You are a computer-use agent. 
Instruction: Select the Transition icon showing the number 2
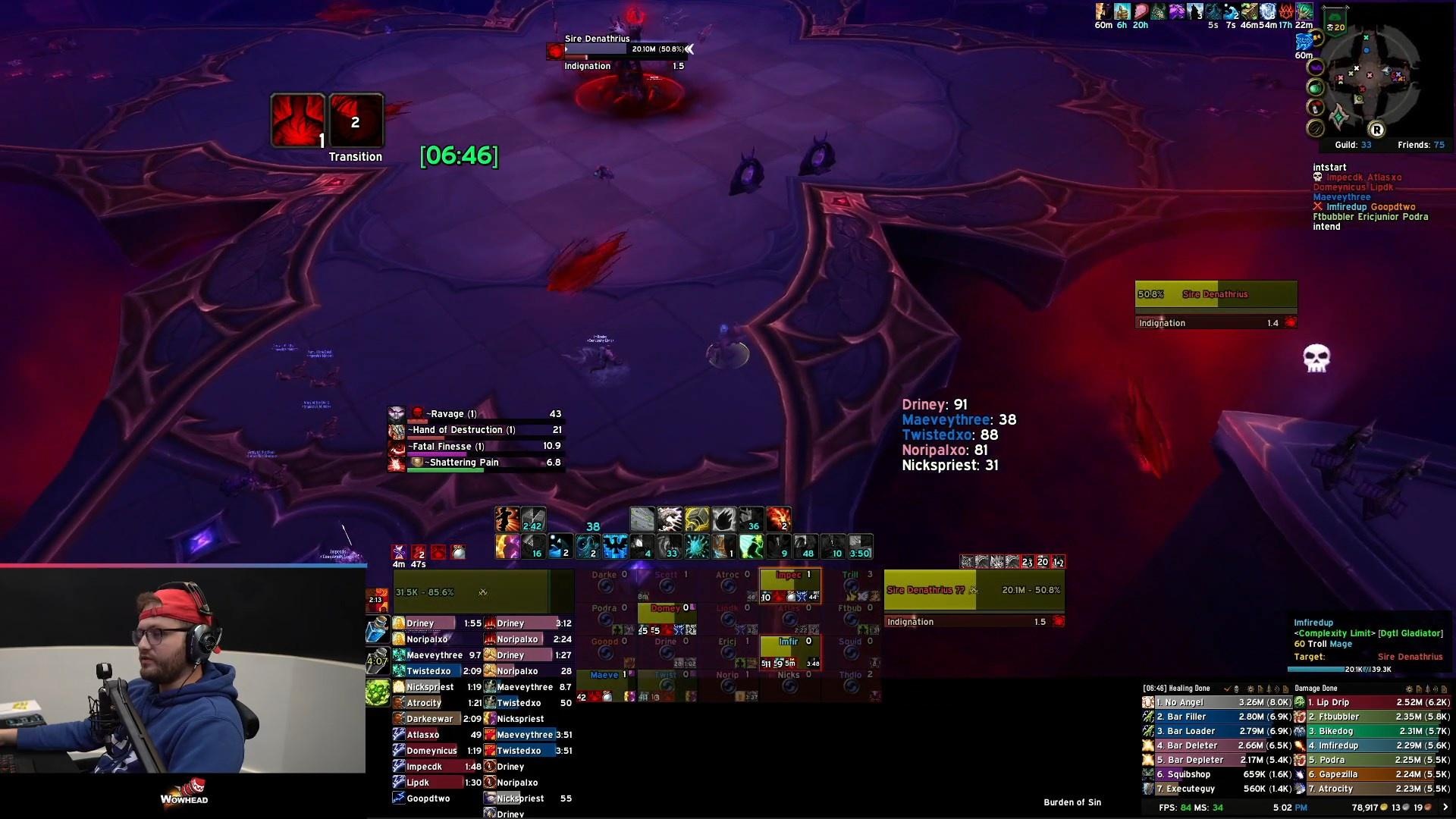pos(355,121)
